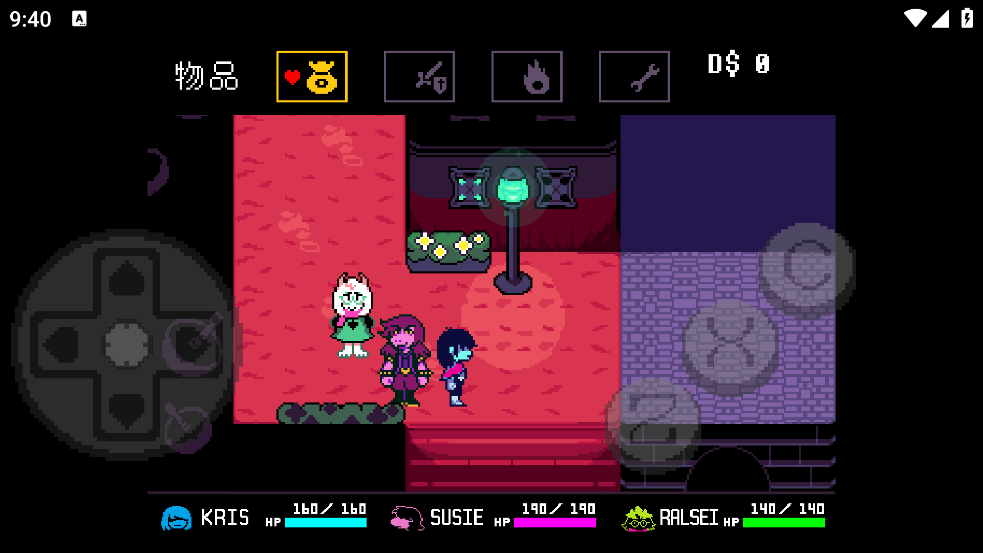Select the item bag menu icon
983x553 pixels.
click(x=312, y=77)
